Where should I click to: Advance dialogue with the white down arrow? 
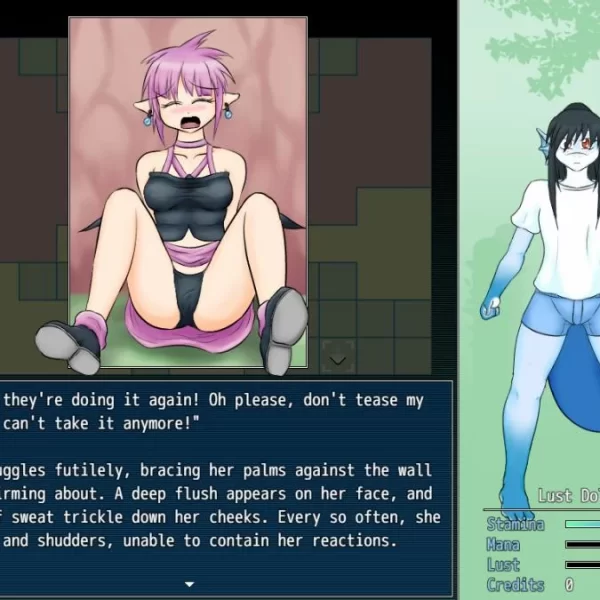click(x=189, y=583)
